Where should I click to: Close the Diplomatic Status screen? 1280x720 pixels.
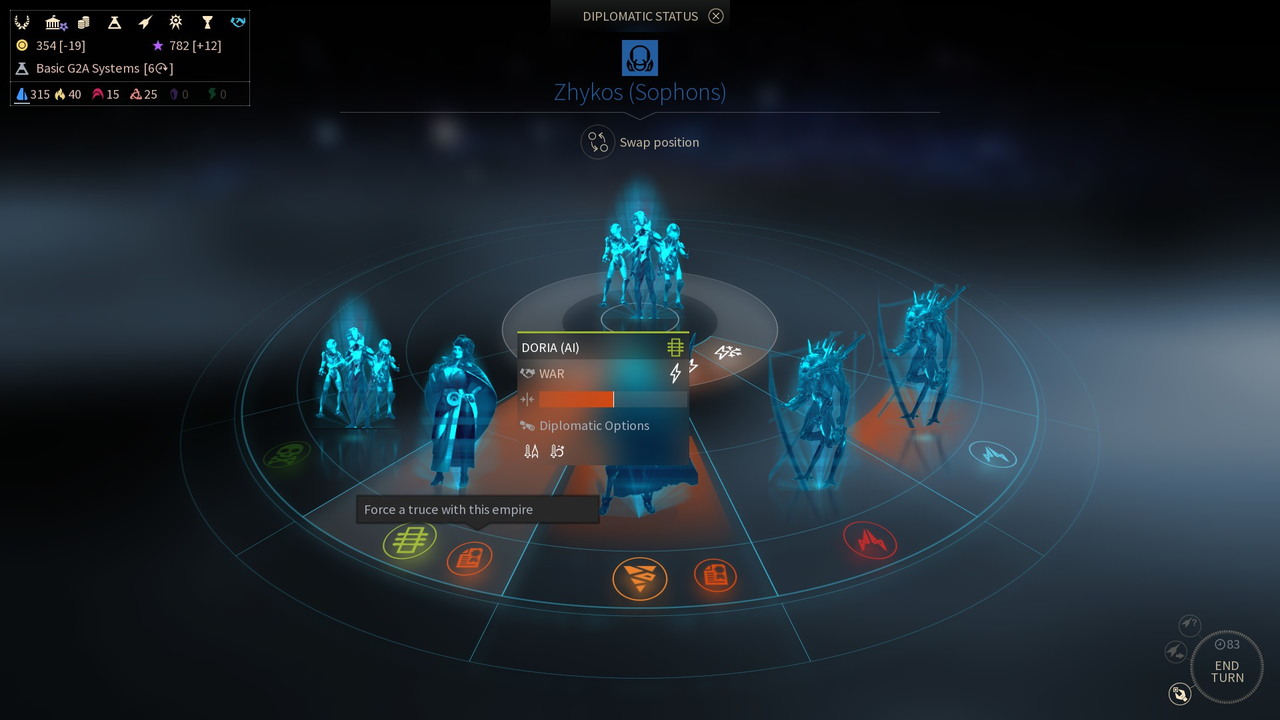pyautogui.click(x=716, y=16)
